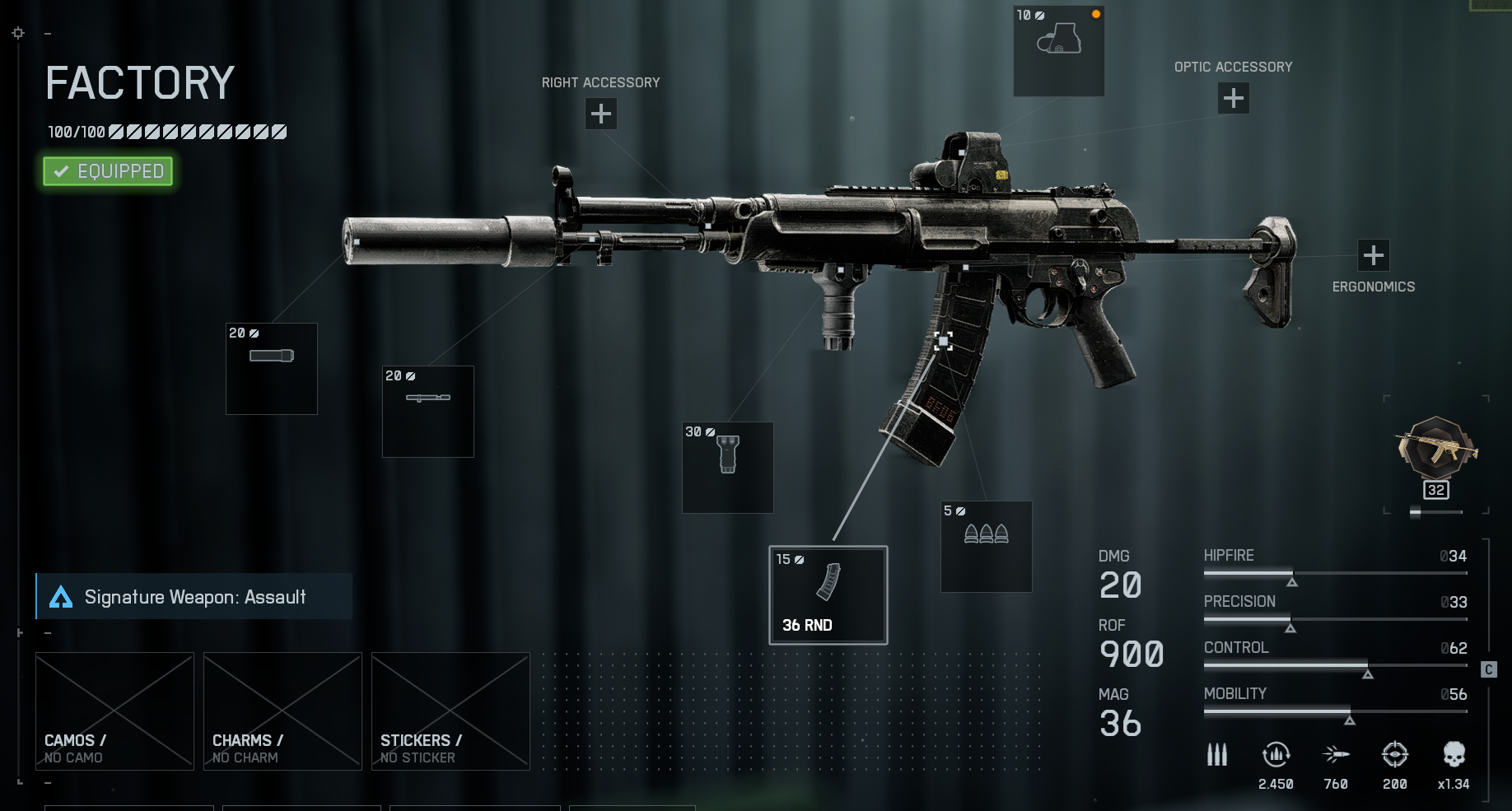
Task: Select the bullet velocity stat icon
Action: click(x=1336, y=755)
